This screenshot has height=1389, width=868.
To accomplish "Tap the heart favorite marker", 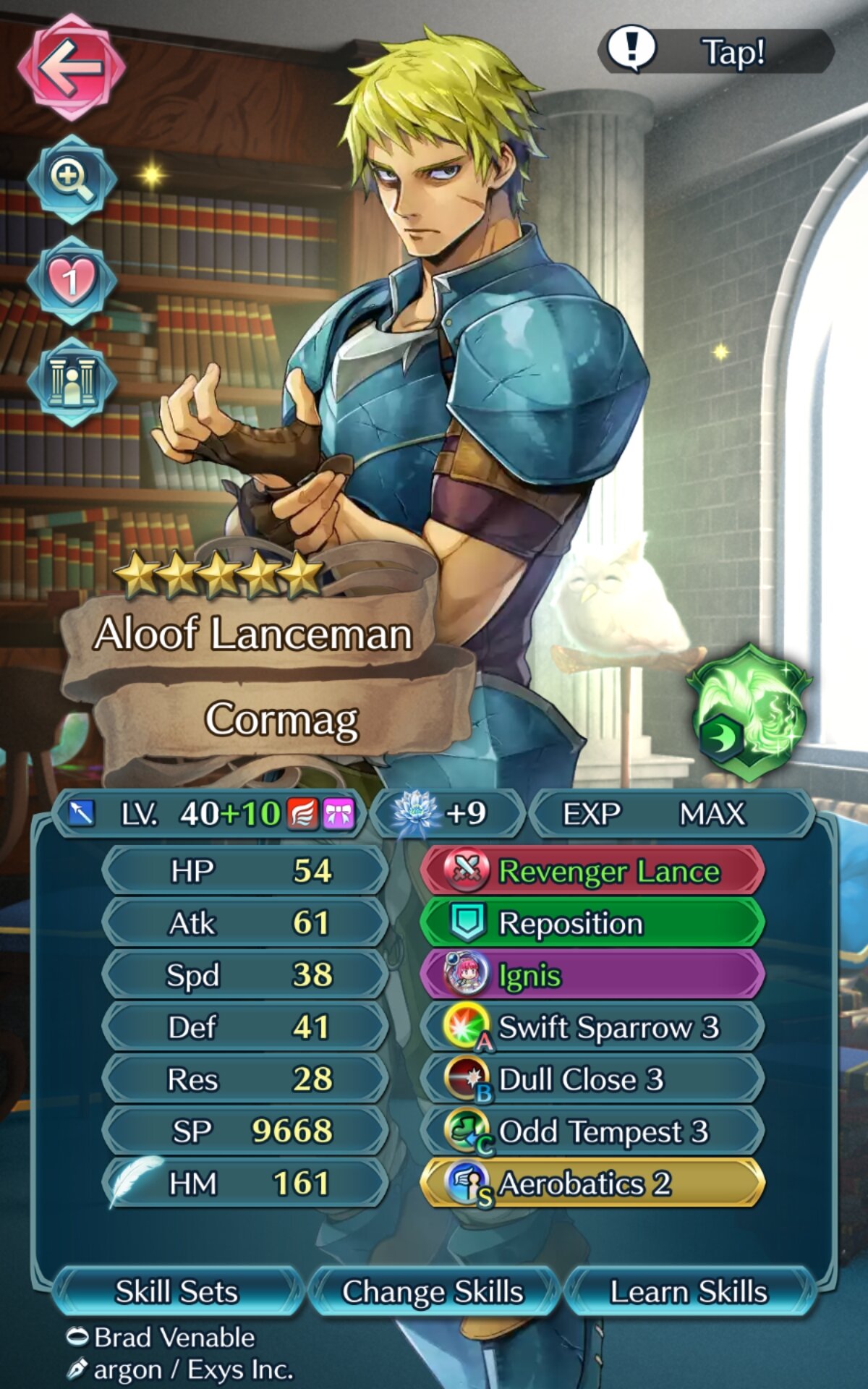I will 71,280.
